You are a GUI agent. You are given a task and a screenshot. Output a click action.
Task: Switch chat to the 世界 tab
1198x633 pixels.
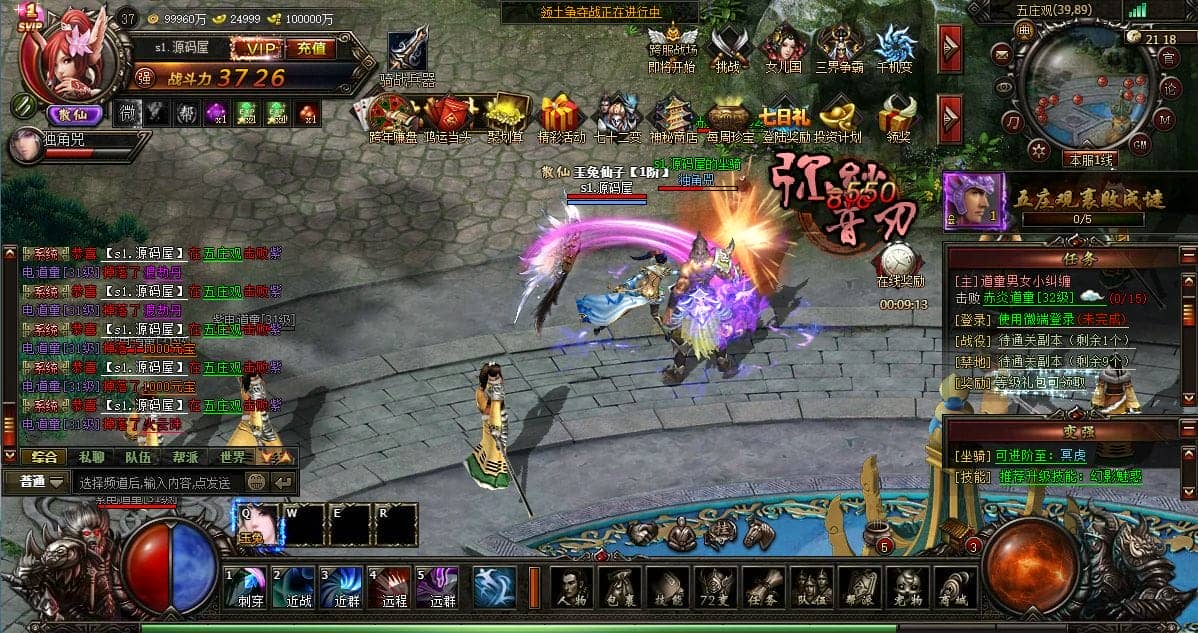click(233, 456)
